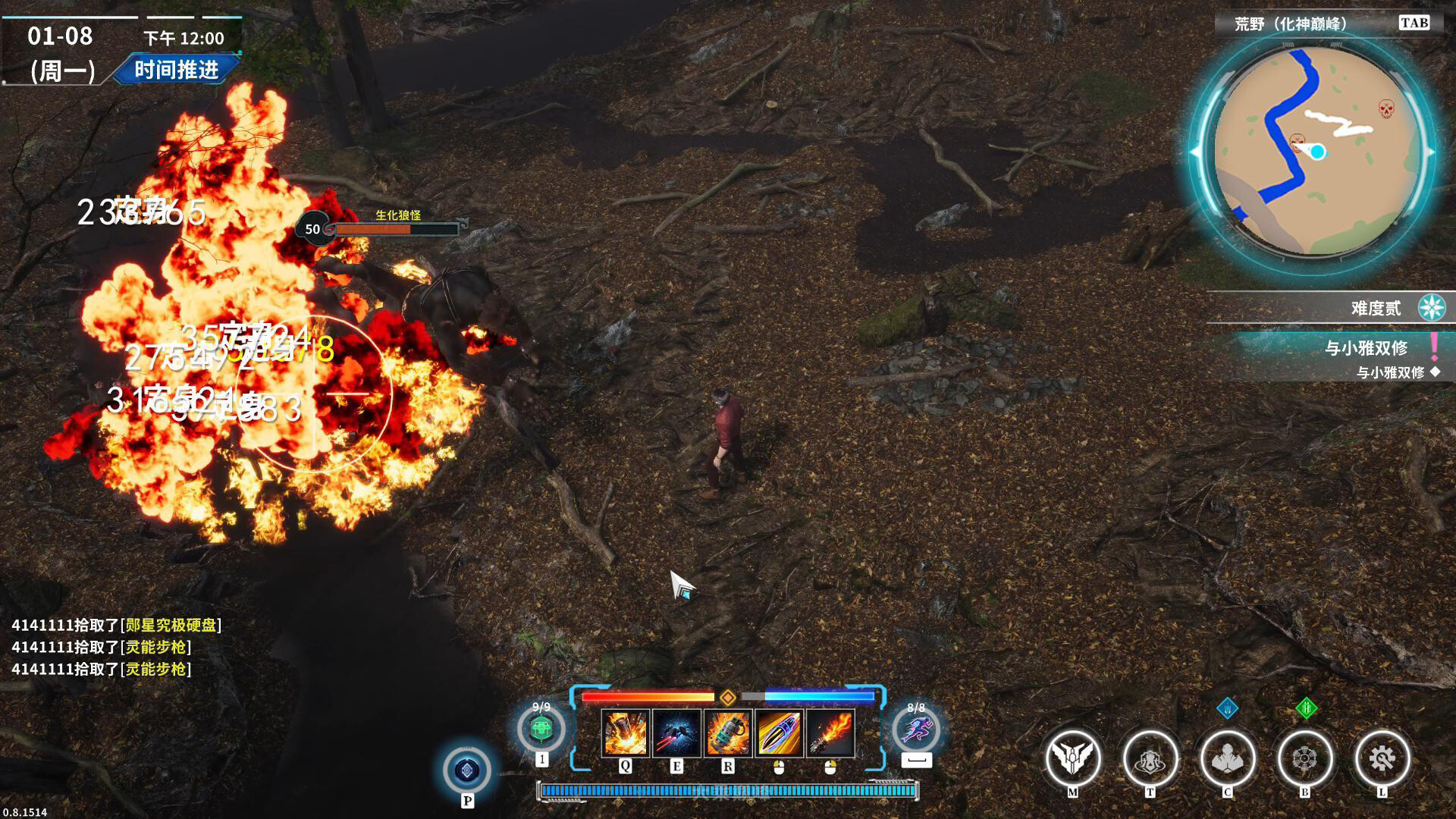Open the meditating figure cultivation menu
The height and width of the screenshot is (819, 1456).
pos(1150,758)
